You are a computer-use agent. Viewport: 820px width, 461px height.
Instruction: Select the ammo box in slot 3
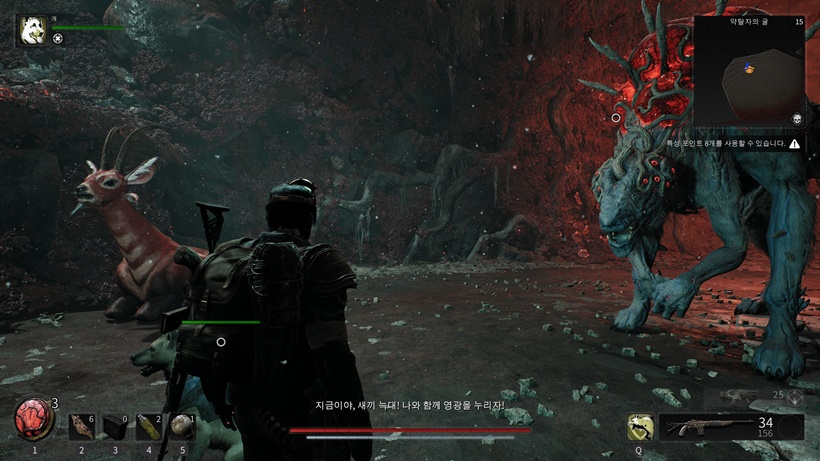pyautogui.click(x=115, y=427)
